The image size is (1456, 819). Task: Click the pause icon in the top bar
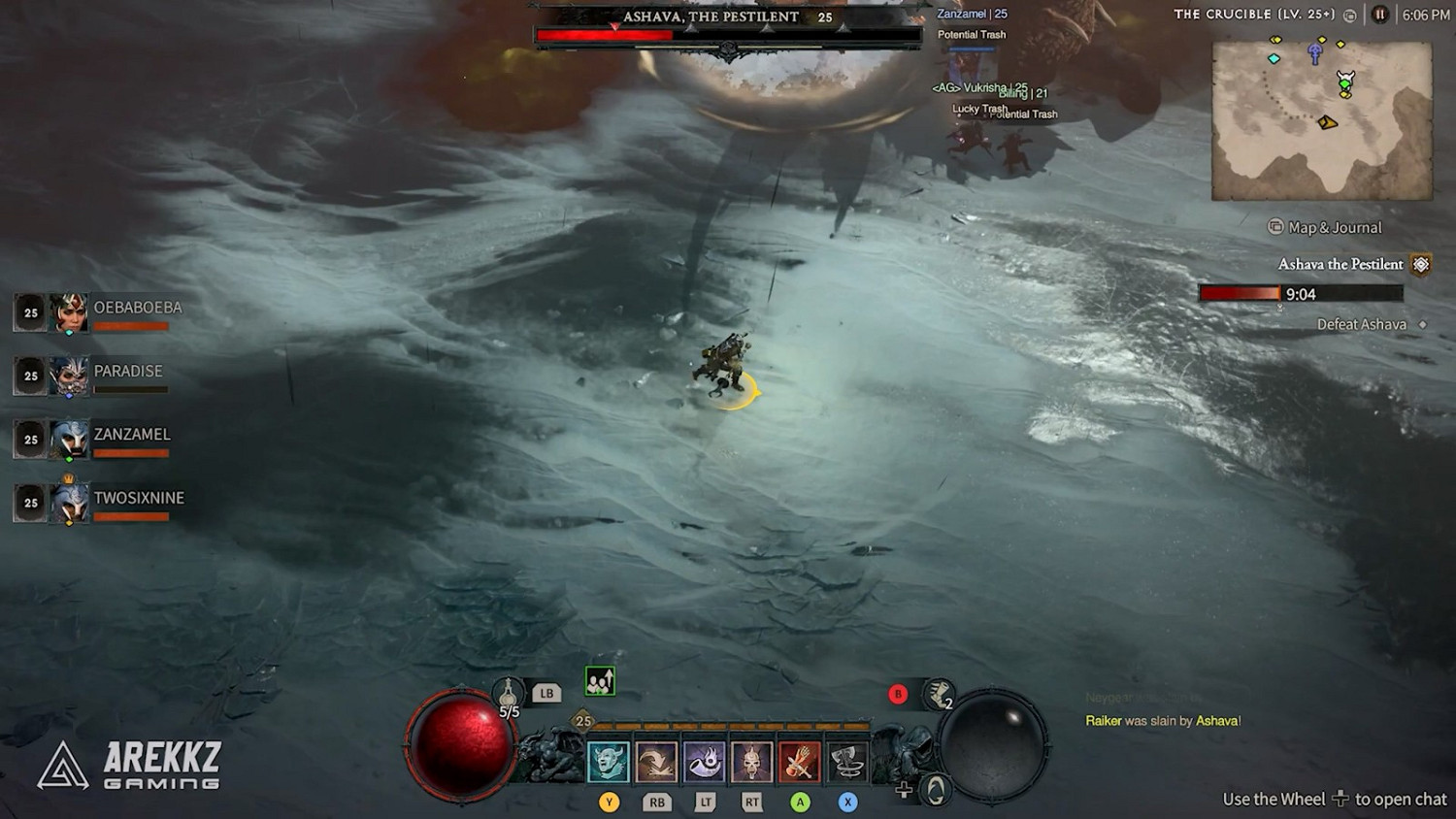coord(1380,15)
